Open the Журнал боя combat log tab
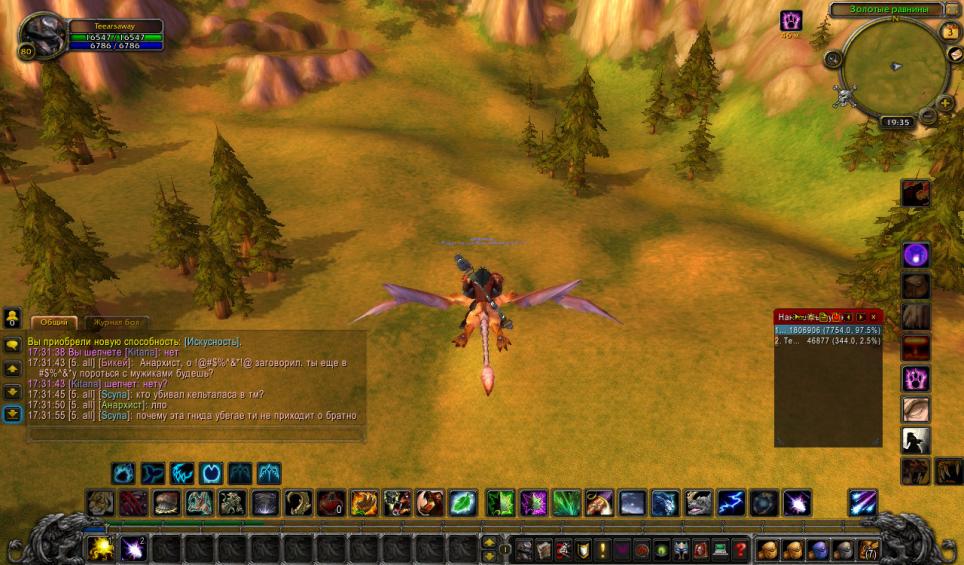The image size is (964, 565). pos(117,322)
